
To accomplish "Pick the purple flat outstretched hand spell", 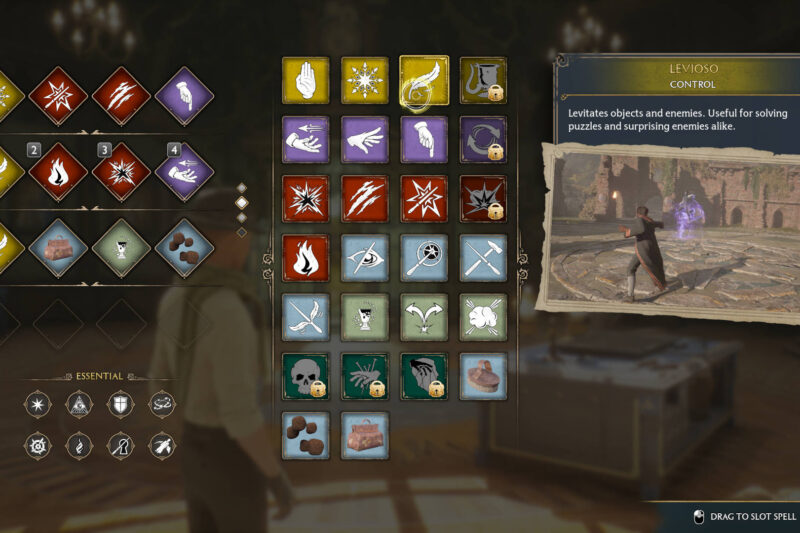I will tap(365, 140).
